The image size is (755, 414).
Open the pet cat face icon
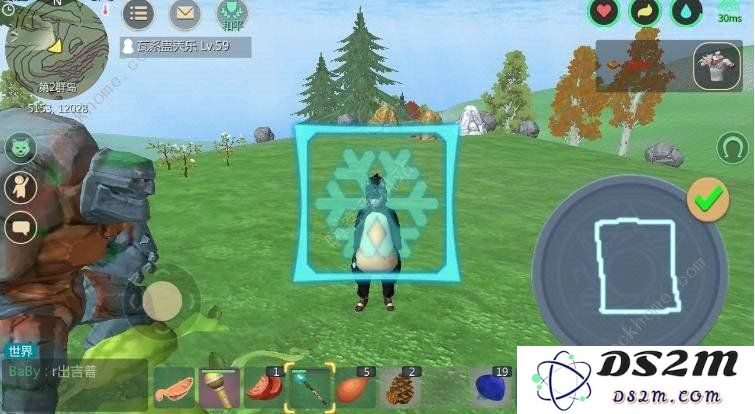click(x=20, y=149)
